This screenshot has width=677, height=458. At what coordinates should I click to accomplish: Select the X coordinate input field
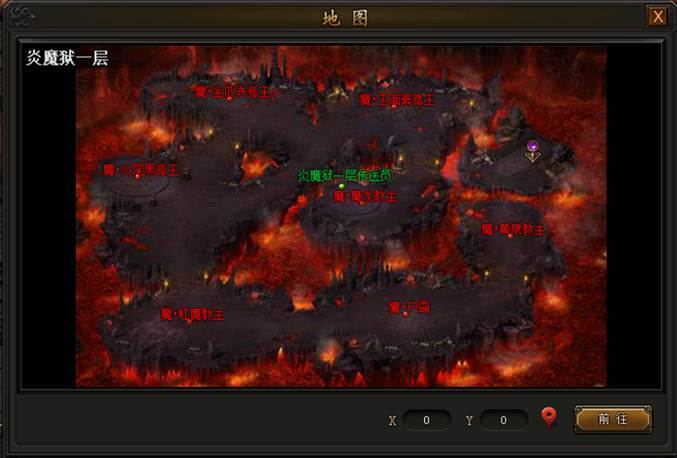pyautogui.click(x=428, y=420)
